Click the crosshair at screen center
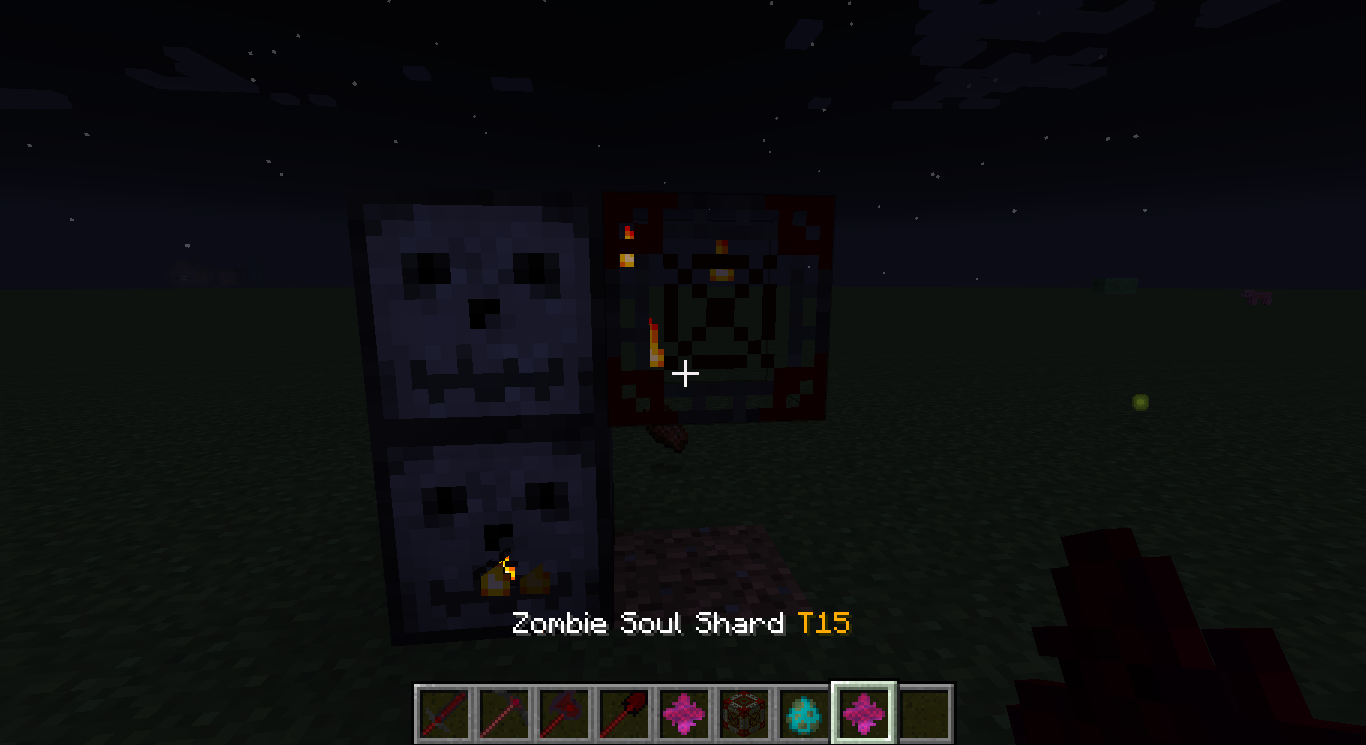The image size is (1366, 745). tap(685, 372)
